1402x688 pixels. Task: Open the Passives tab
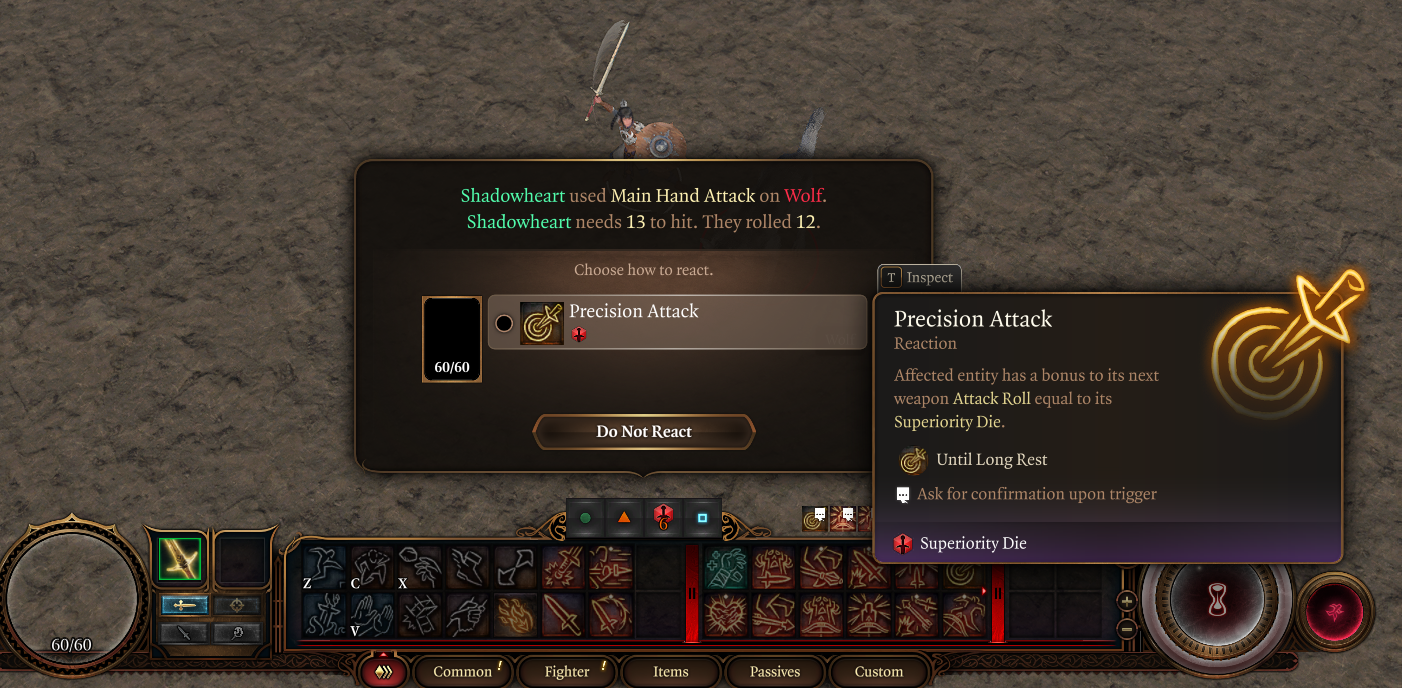tap(775, 672)
